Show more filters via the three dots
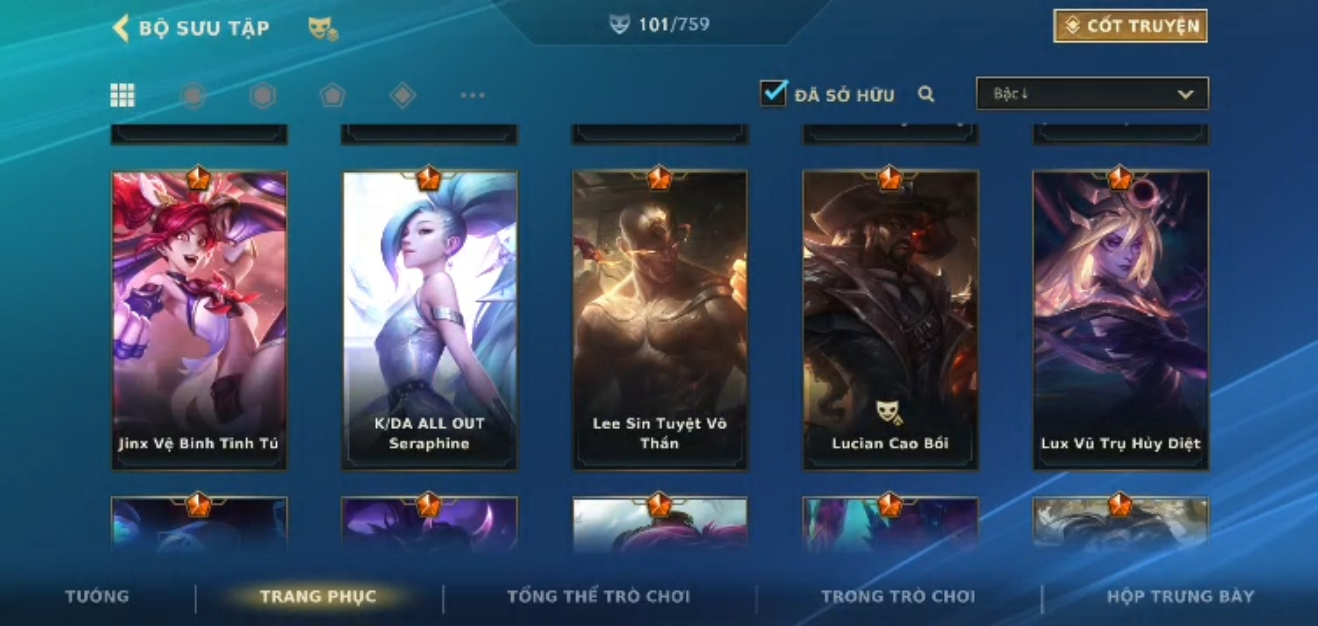This screenshot has height=626, width=1318. 472,95
